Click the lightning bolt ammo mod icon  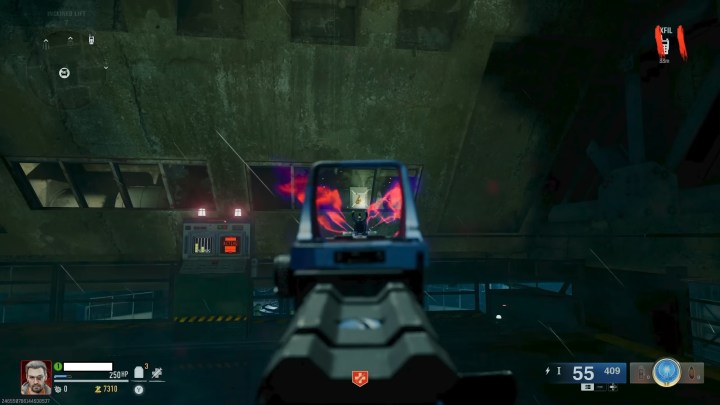545,372
